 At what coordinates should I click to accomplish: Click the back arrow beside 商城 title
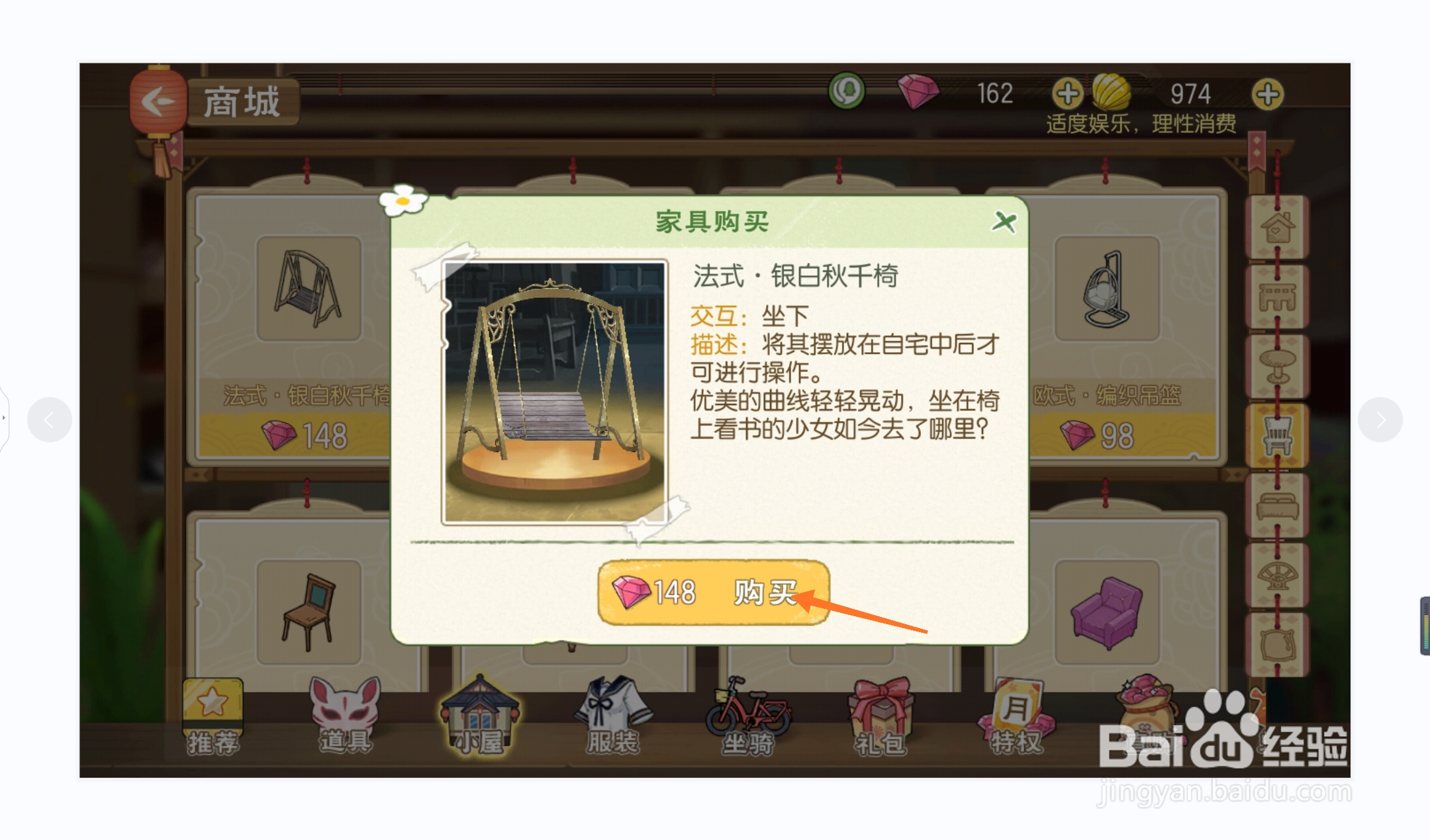coord(158,101)
